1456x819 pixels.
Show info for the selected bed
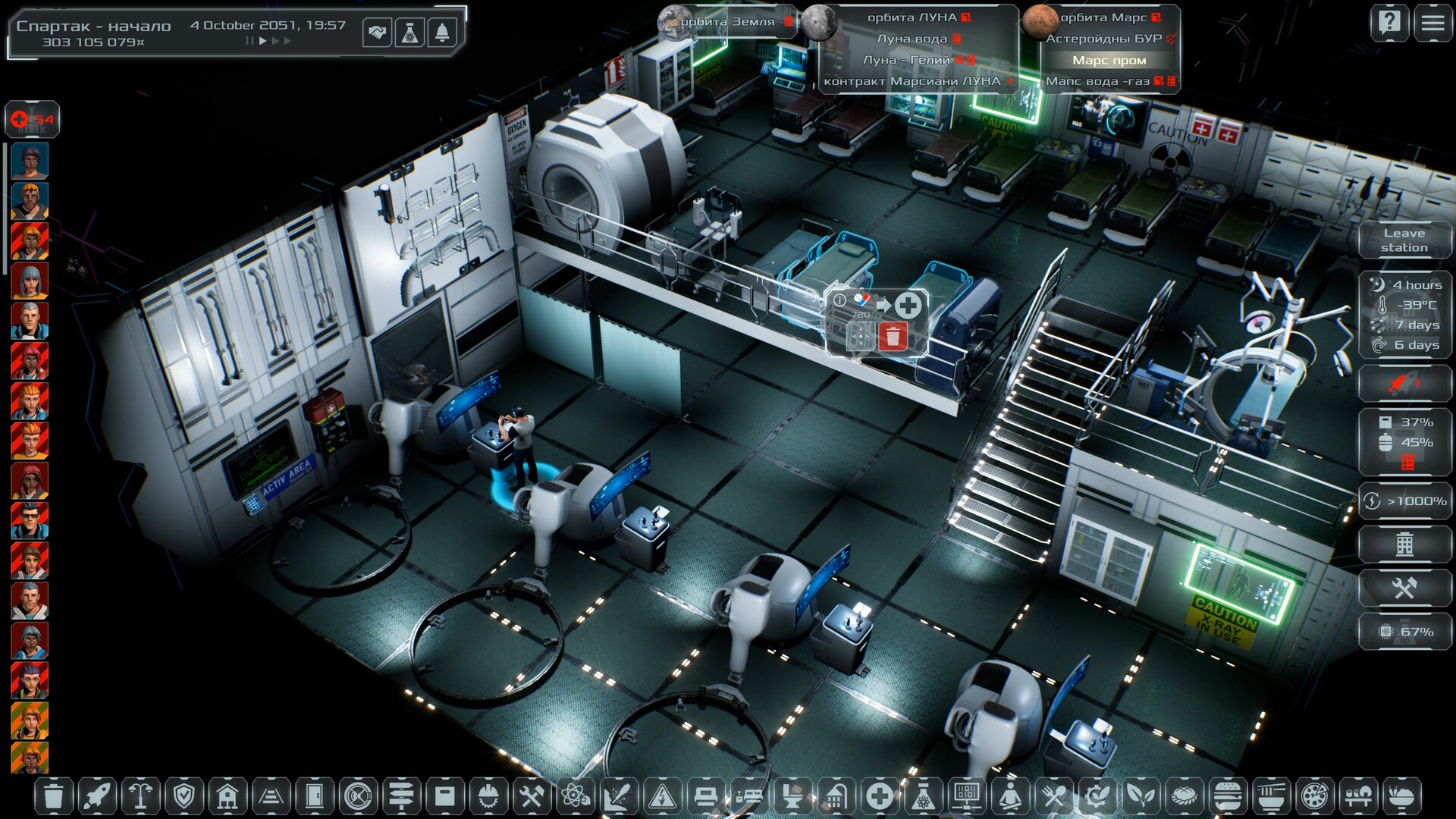coord(839,300)
